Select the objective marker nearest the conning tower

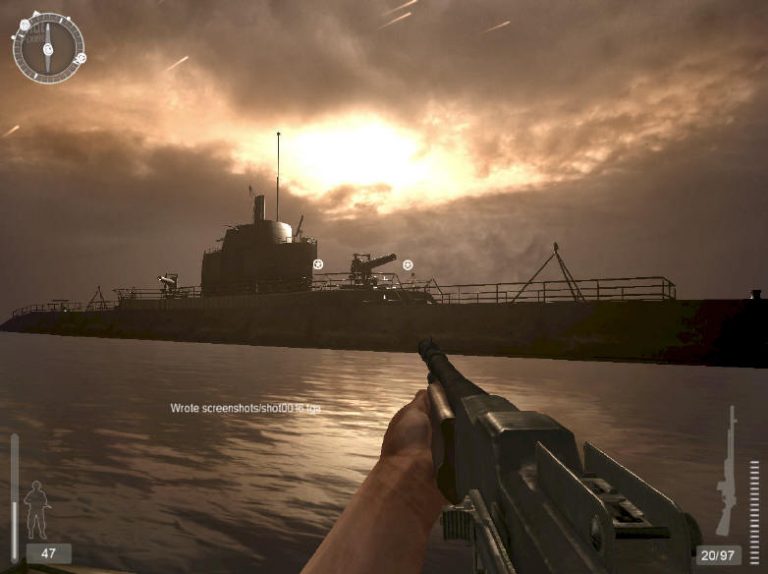(x=318, y=265)
